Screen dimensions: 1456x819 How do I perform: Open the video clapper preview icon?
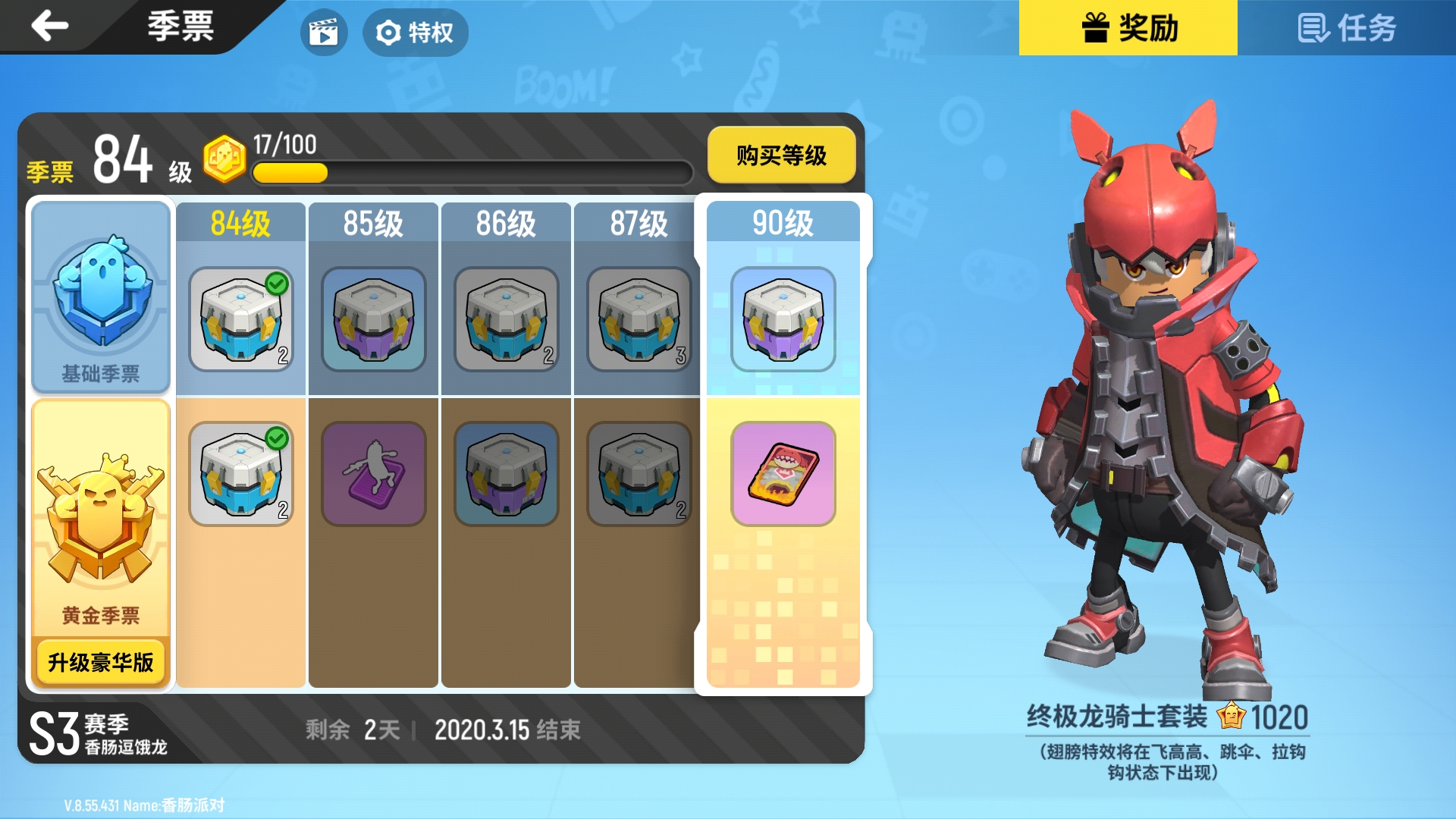click(325, 33)
